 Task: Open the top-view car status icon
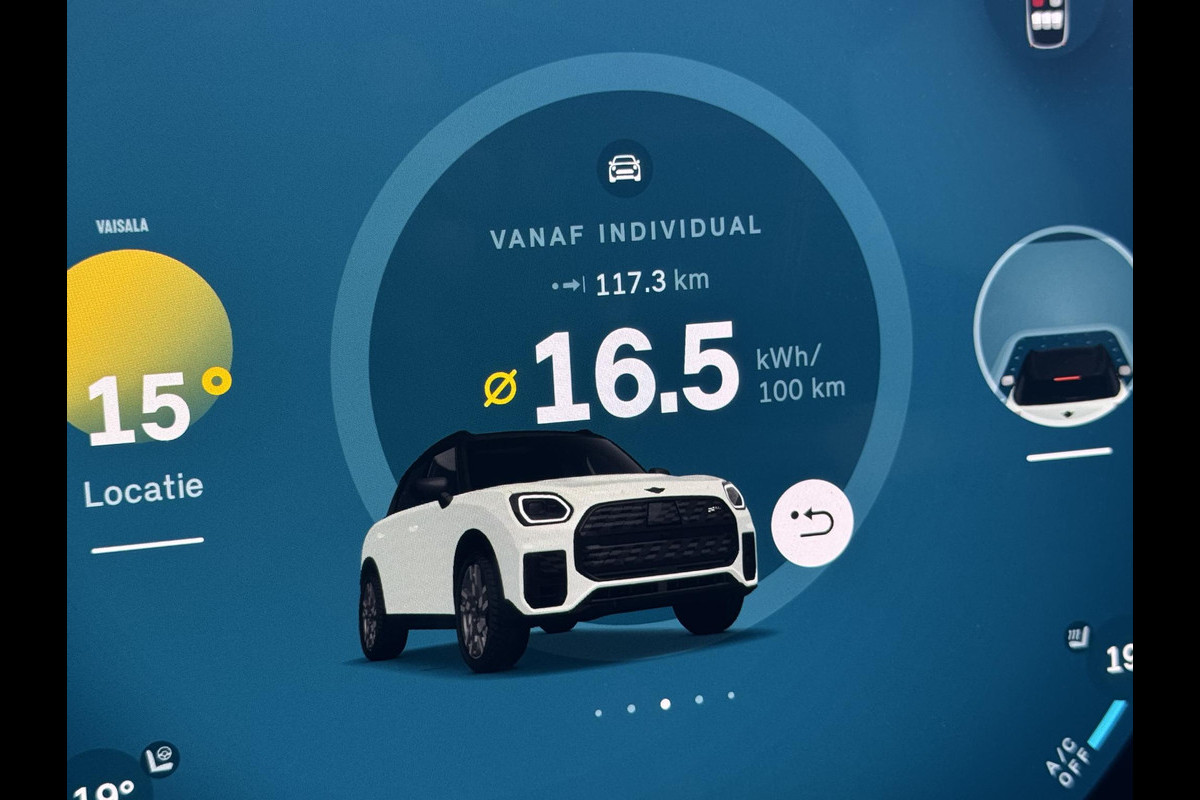[1047, 22]
